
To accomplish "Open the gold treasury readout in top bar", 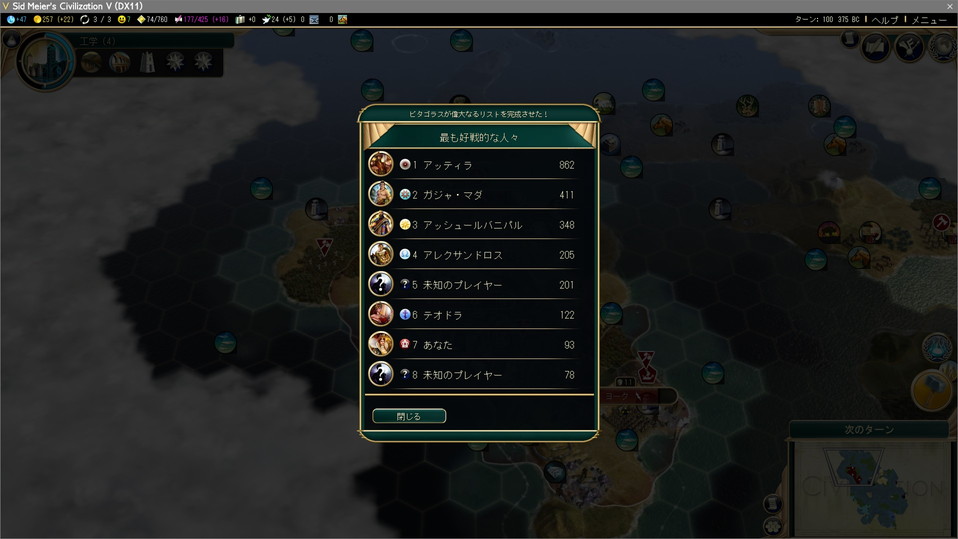I will click(x=53, y=19).
